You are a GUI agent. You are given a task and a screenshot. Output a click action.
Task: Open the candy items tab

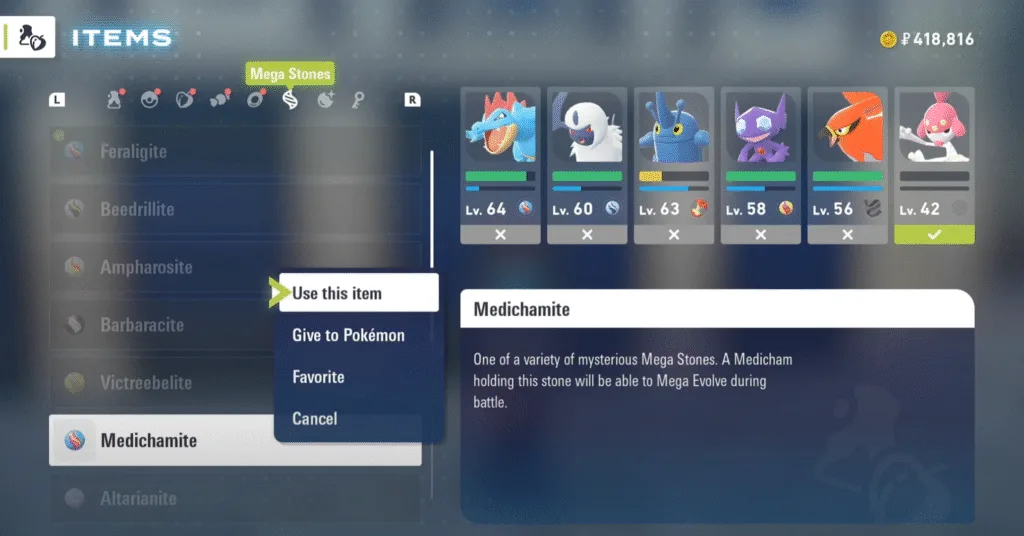tap(220, 100)
